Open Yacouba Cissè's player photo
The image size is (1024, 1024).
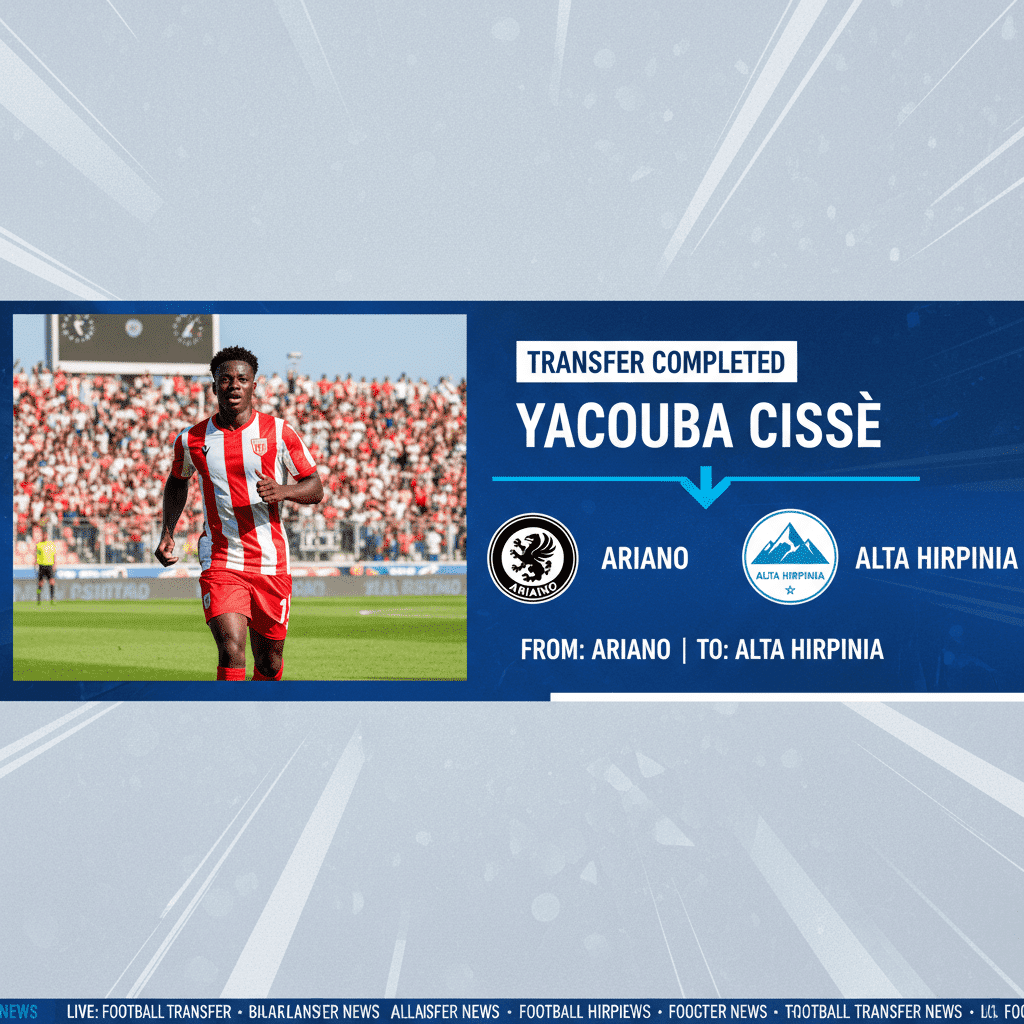coord(240,498)
